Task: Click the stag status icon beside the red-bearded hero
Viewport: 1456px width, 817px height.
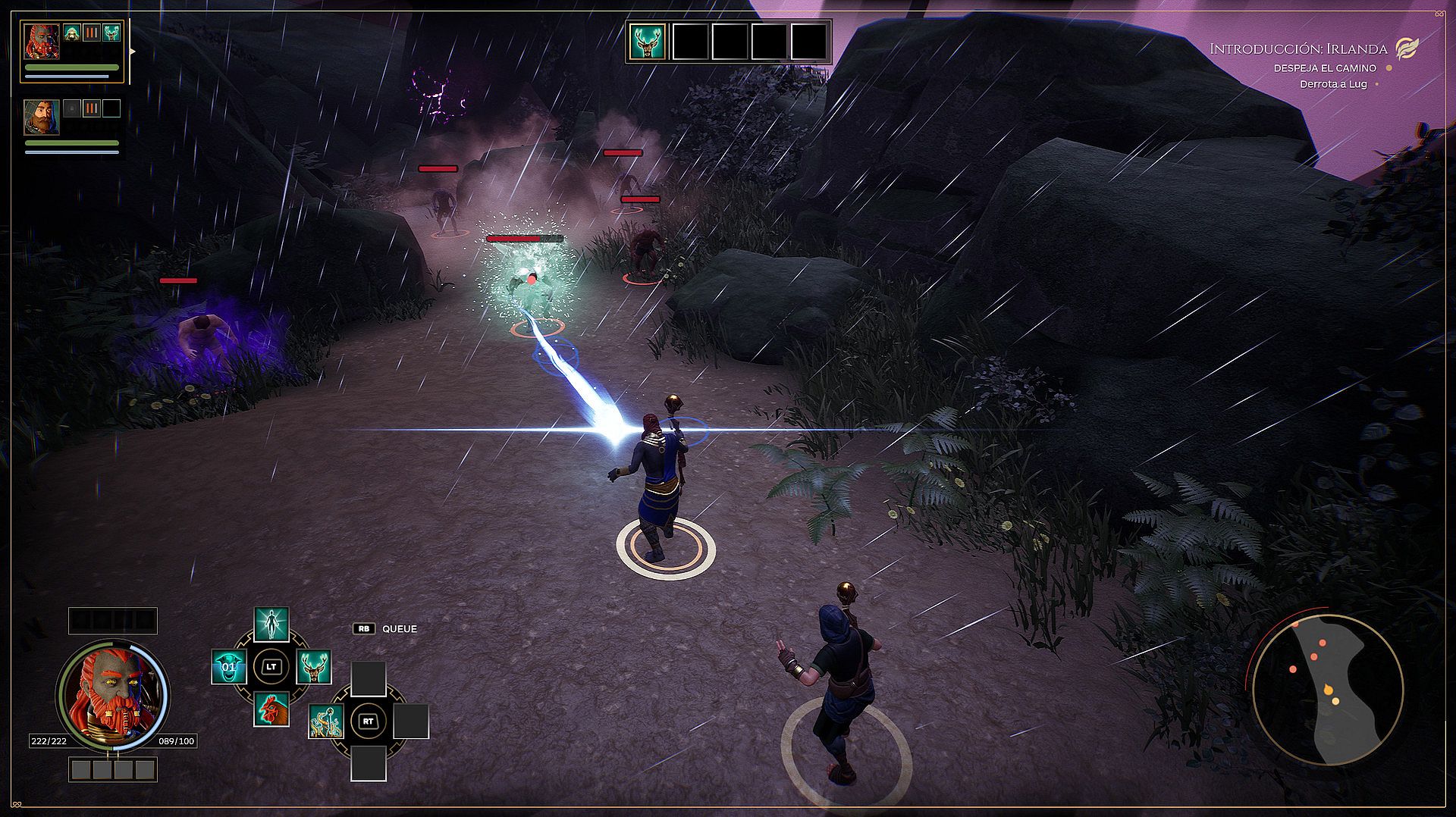Action: 111,33
